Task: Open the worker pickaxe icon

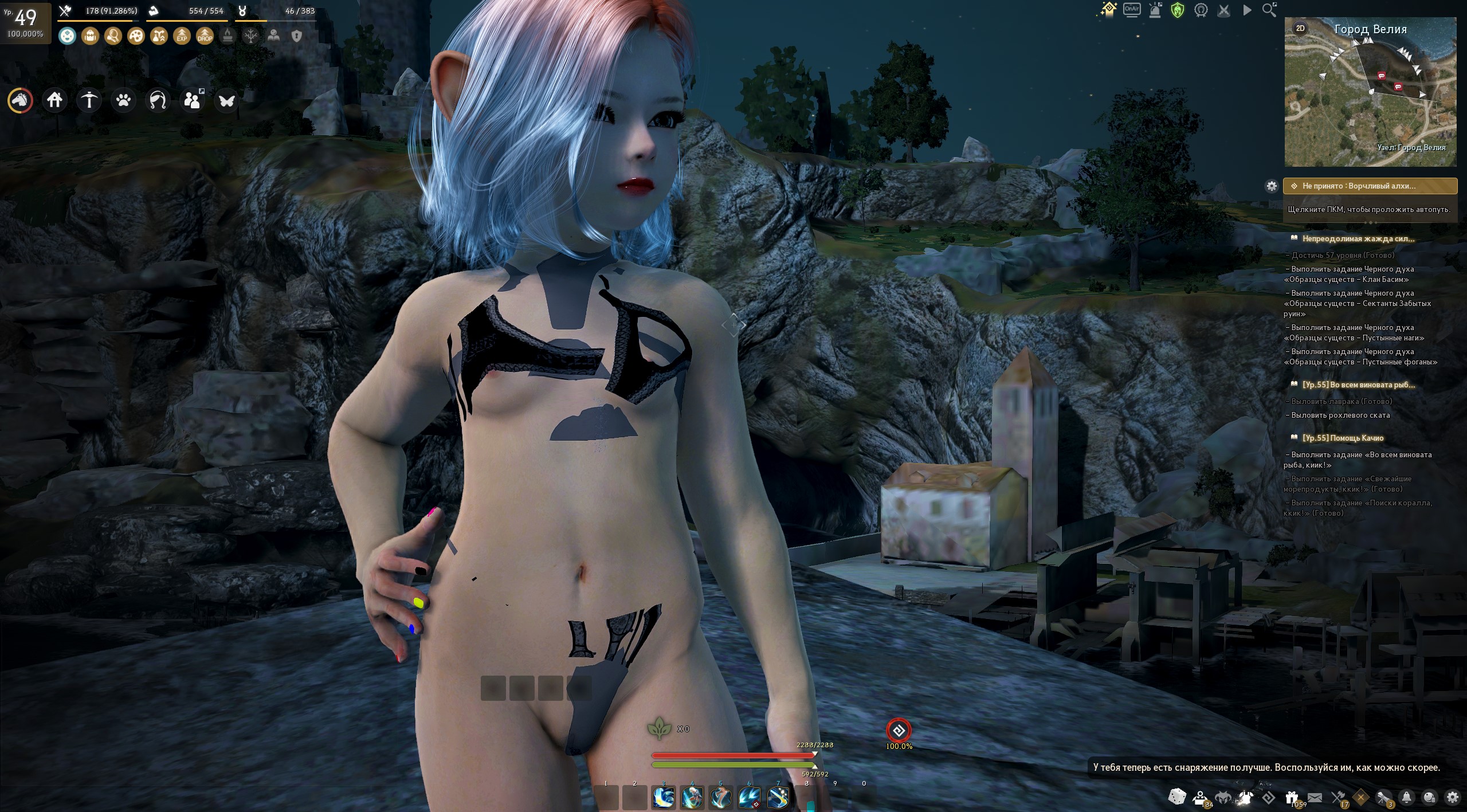Action: [89, 101]
